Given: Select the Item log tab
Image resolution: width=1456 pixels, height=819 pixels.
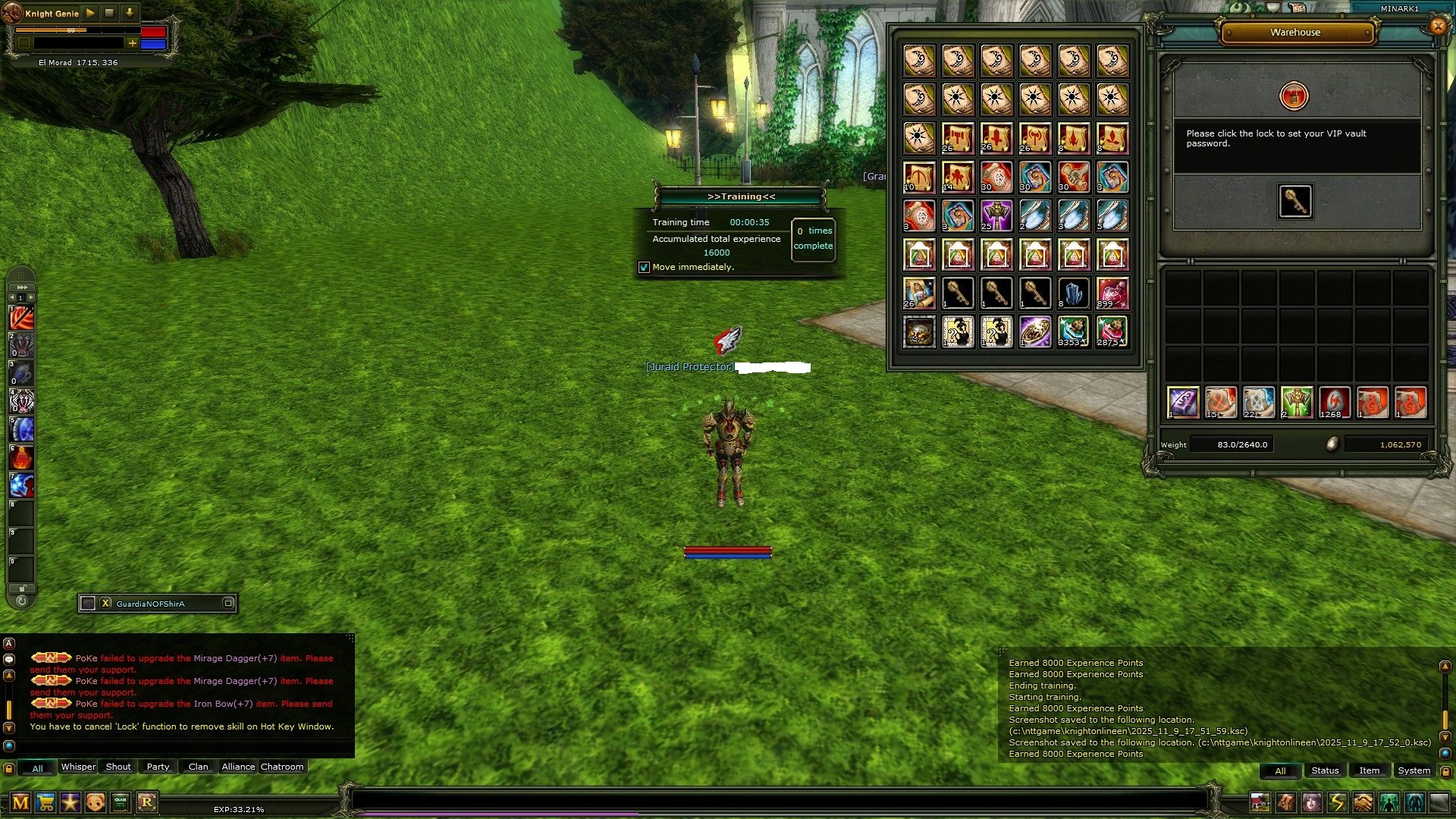Looking at the screenshot, I should pyautogui.click(x=1369, y=770).
